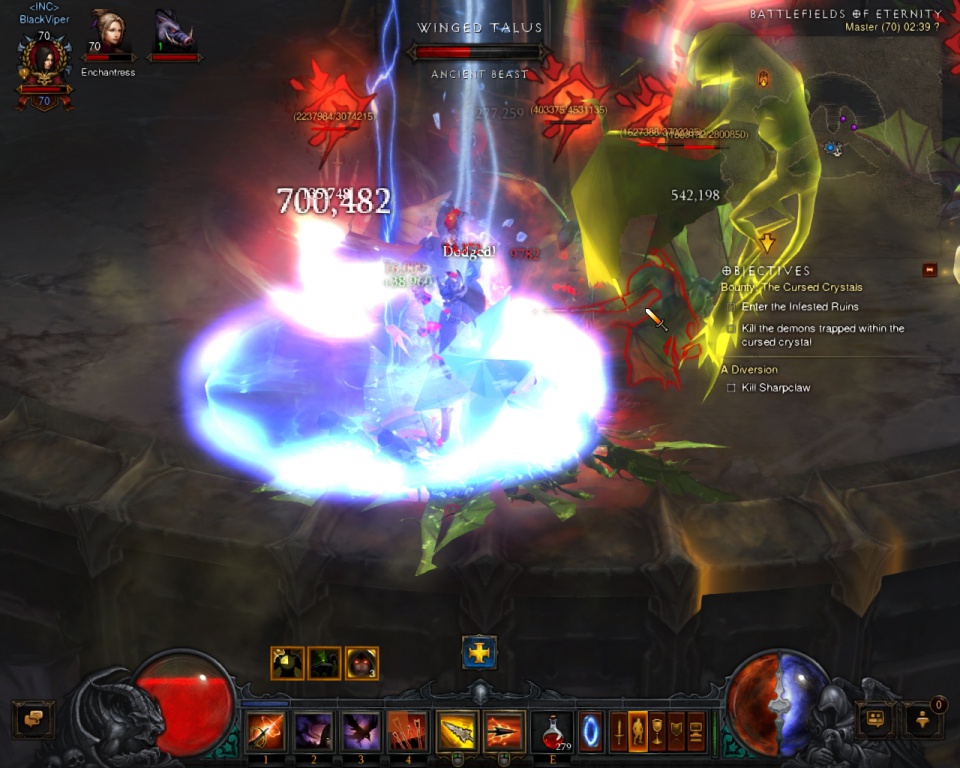Drink the health potion
This screenshot has height=768, width=960.
552,731
